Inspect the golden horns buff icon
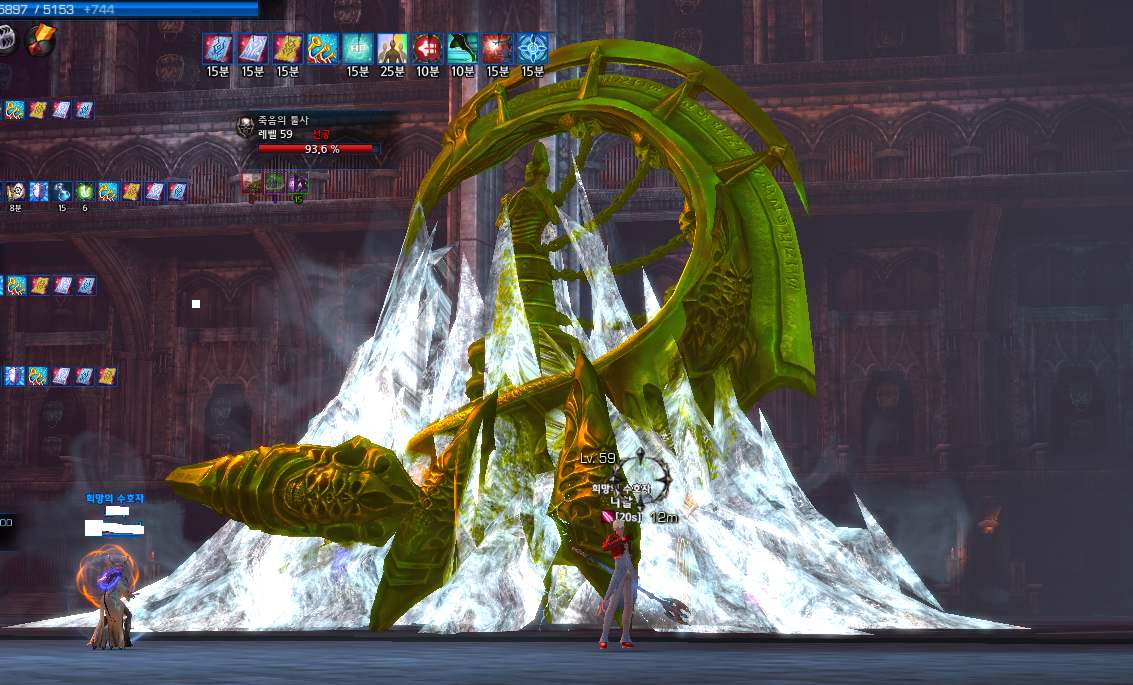This screenshot has width=1133, height=685. pyautogui.click(x=323, y=48)
